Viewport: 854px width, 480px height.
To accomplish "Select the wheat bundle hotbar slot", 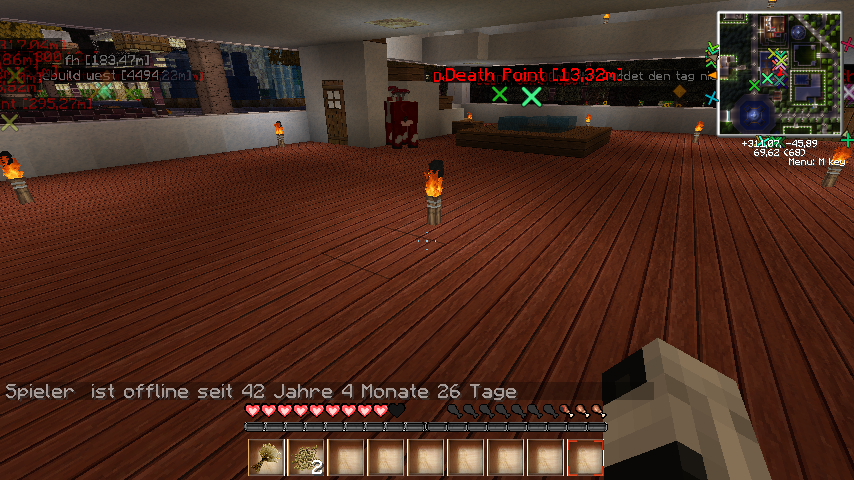I will click(x=267, y=458).
